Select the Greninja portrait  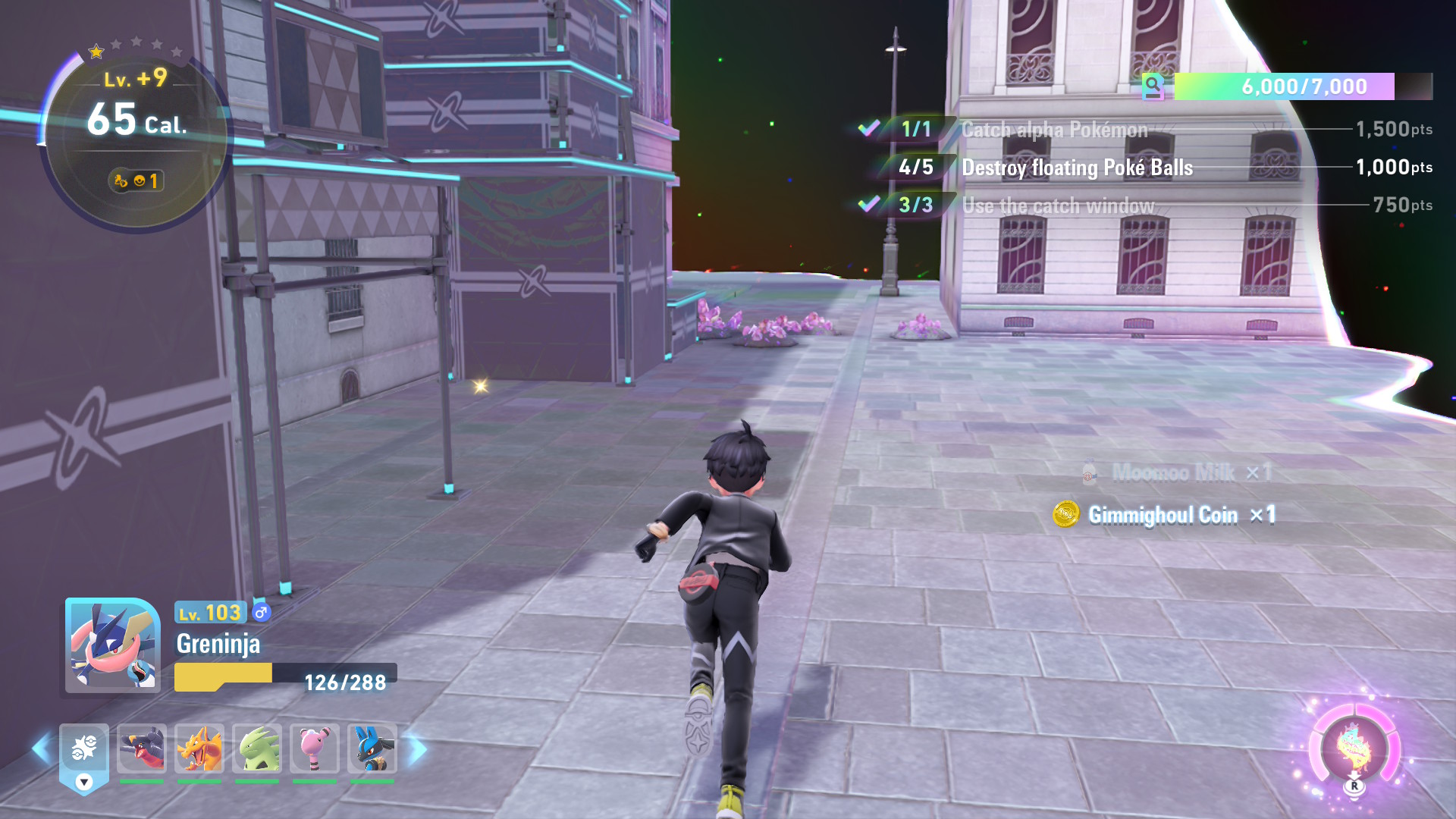(113, 645)
